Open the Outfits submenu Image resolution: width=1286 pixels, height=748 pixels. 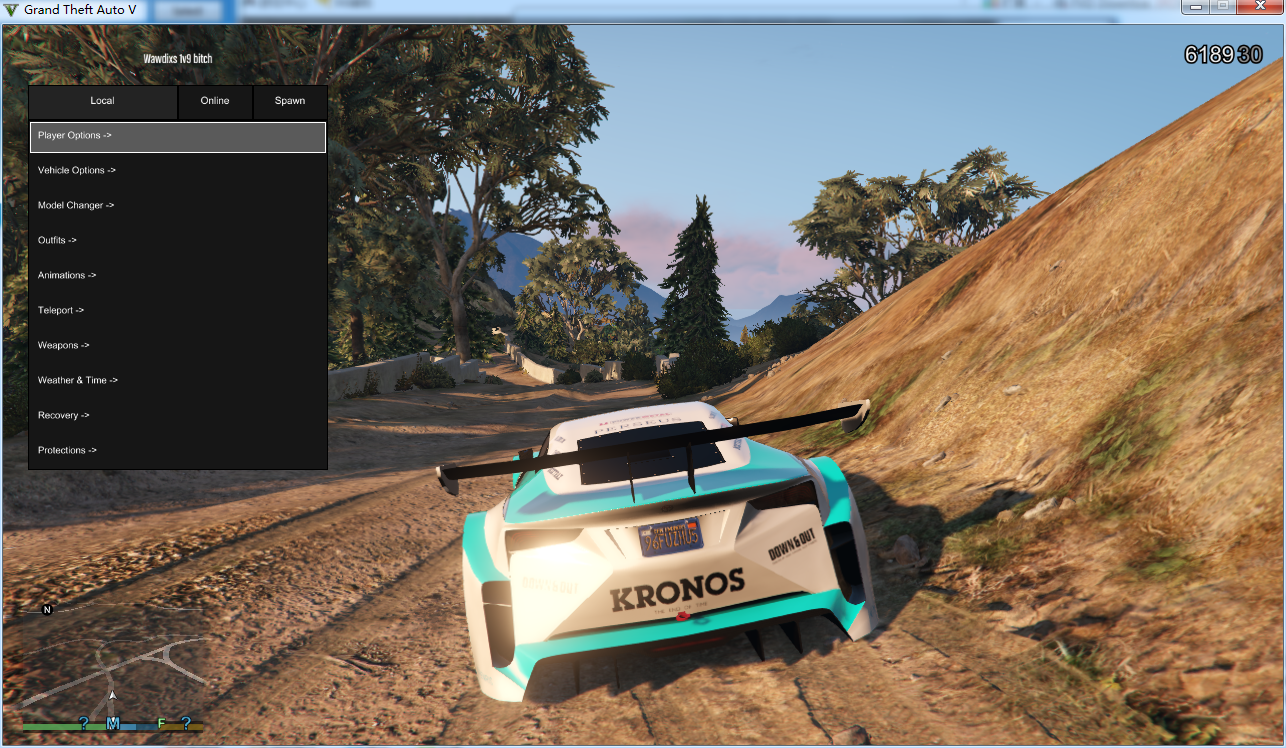(x=177, y=241)
